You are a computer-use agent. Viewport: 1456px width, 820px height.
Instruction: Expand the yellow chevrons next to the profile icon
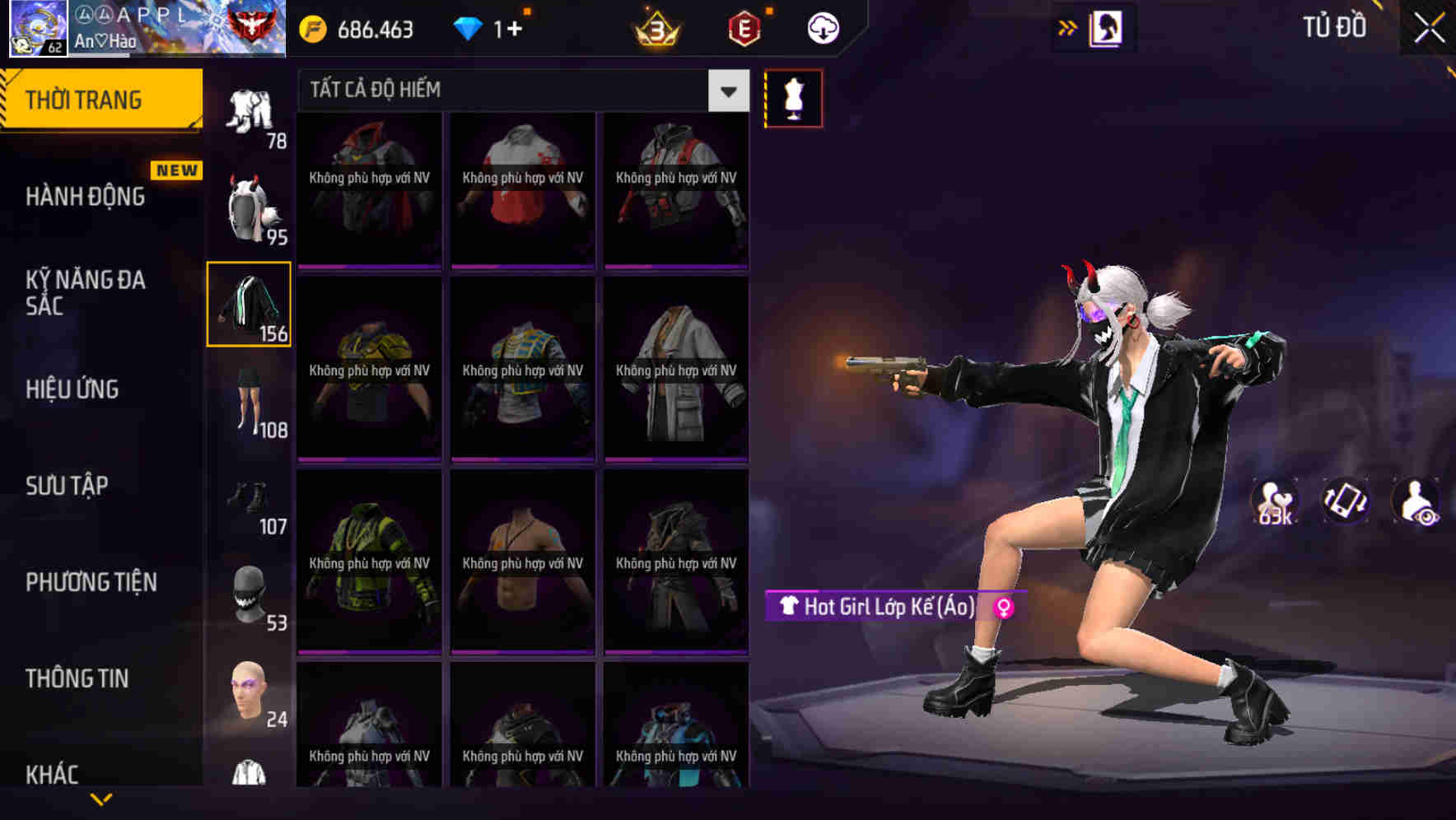[1068, 27]
